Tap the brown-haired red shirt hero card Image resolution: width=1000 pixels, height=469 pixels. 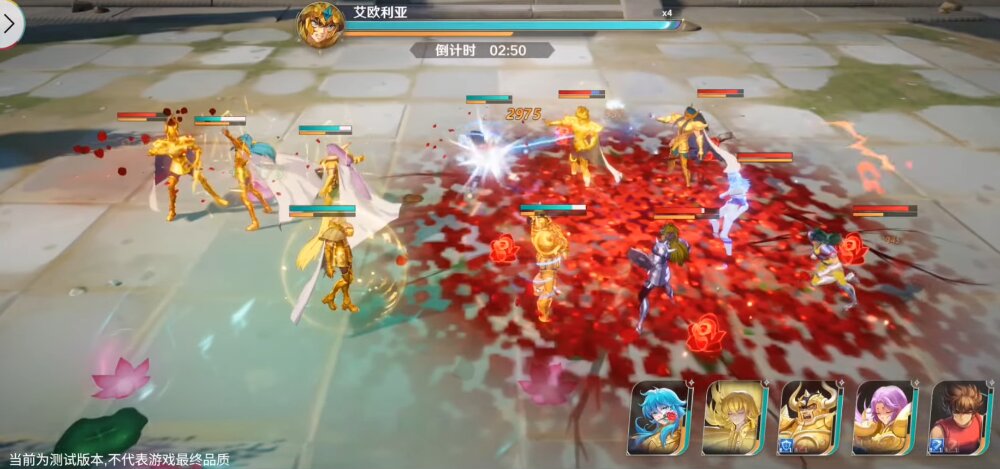pyautogui.click(x=960, y=417)
